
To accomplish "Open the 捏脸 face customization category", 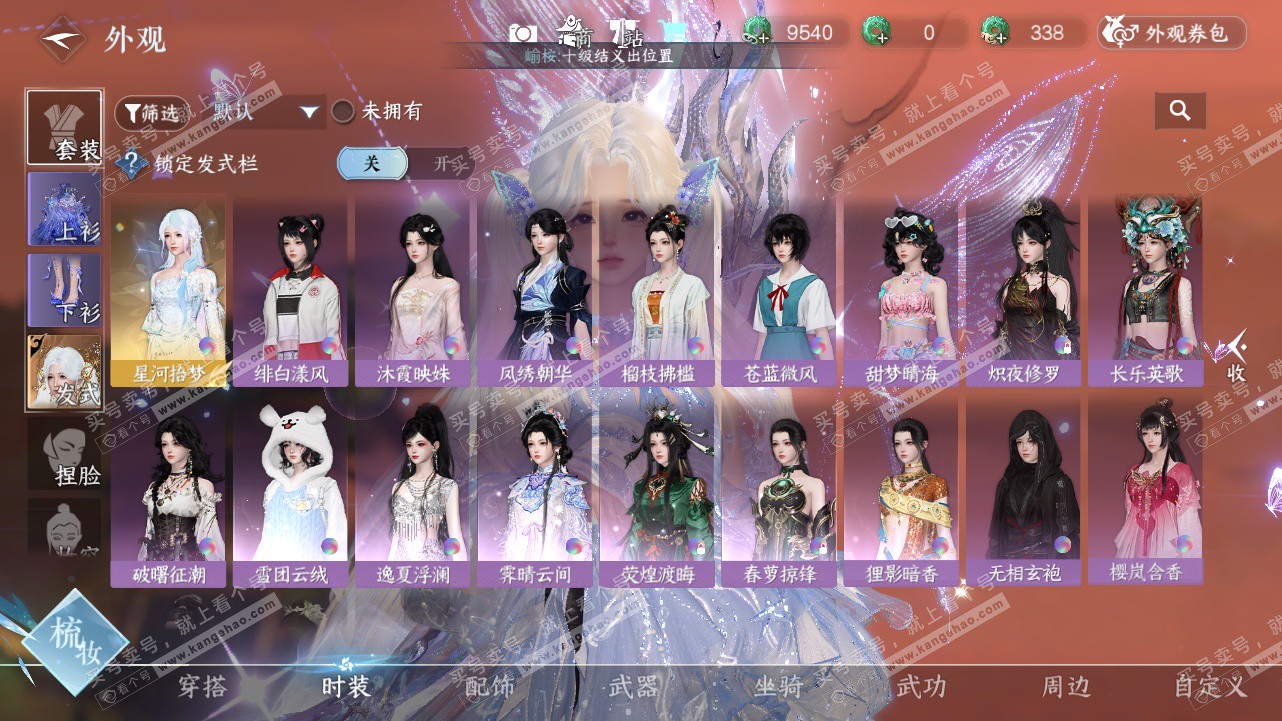I will pos(64,454).
